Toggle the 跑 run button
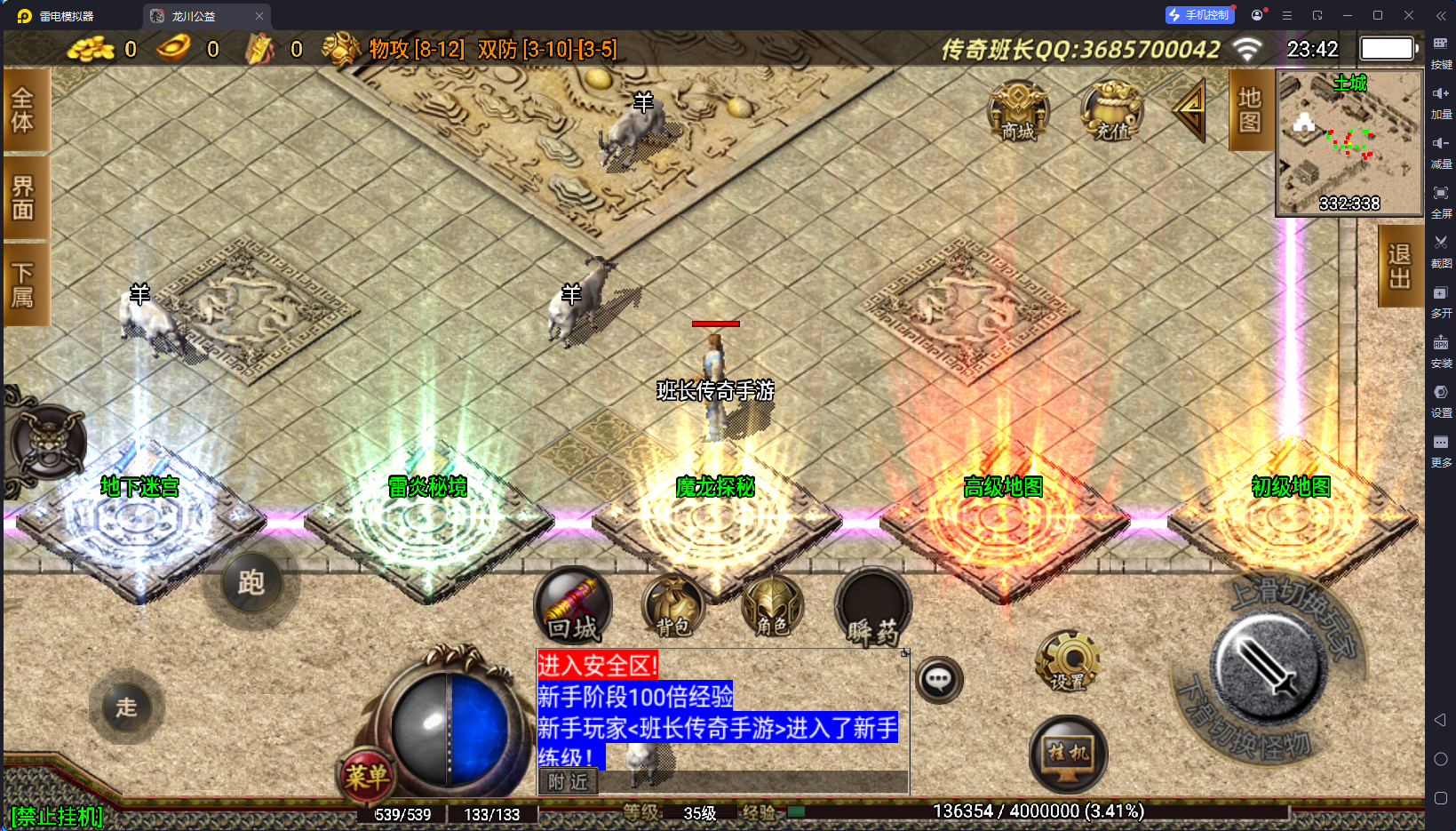 (x=251, y=583)
